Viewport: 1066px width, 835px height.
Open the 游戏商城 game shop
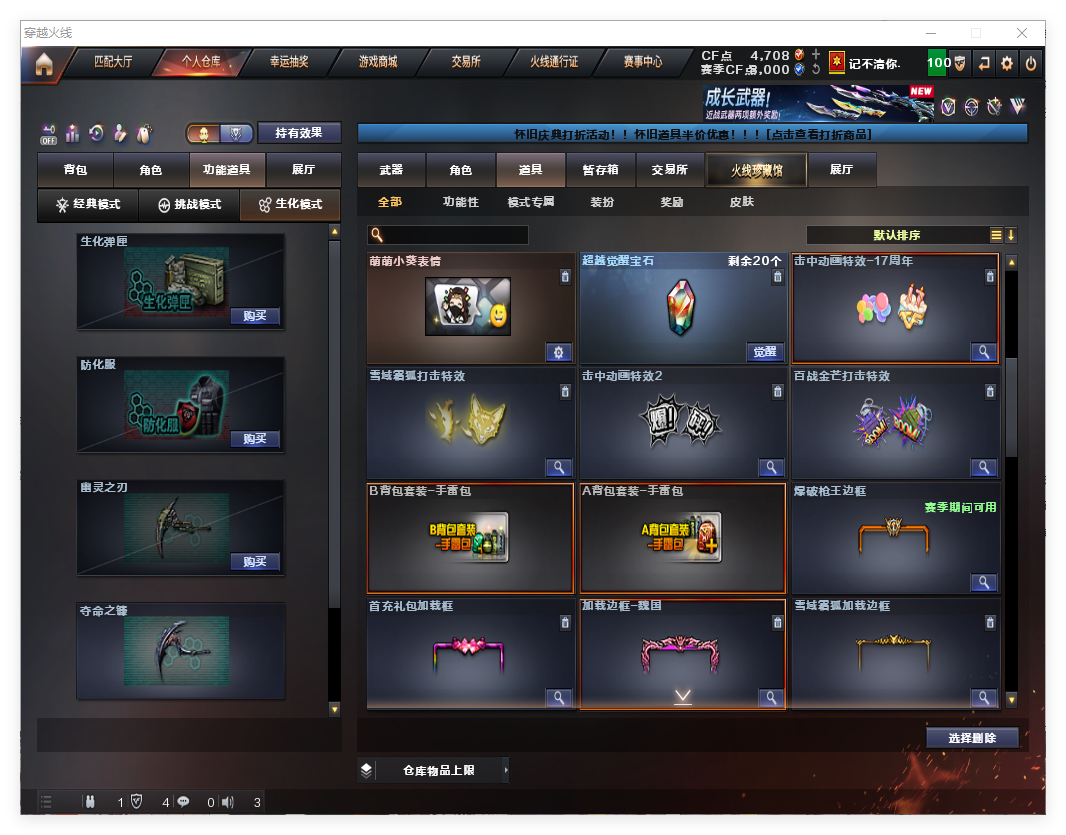tap(378, 62)
